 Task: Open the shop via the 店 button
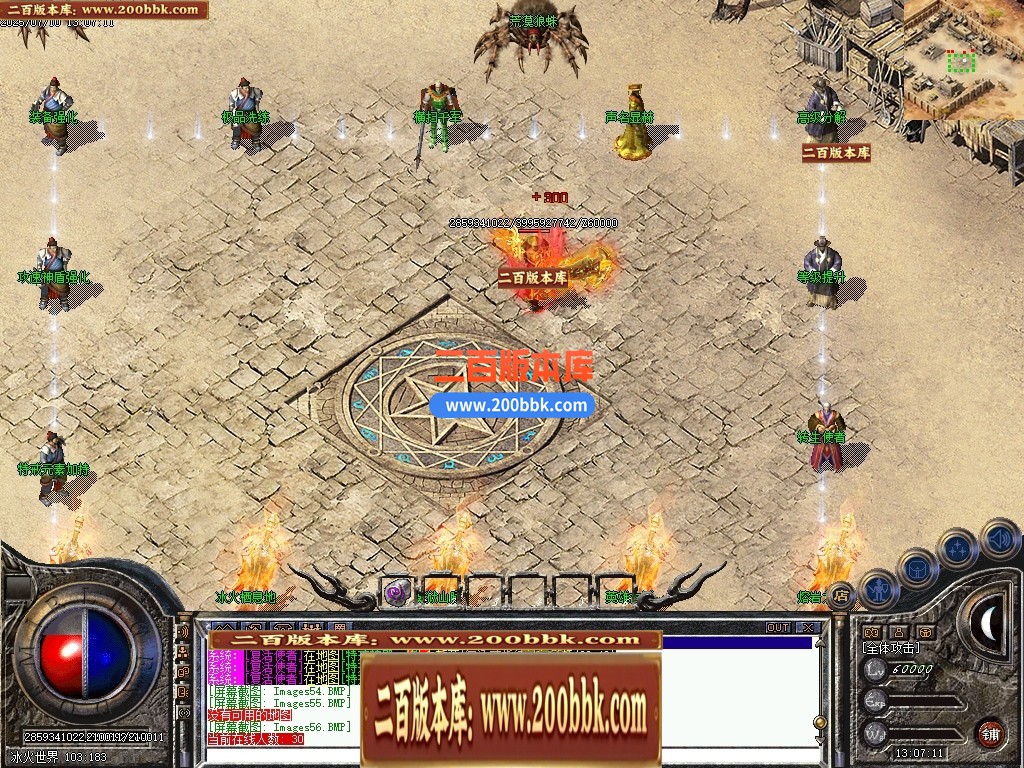click(842, 596)
